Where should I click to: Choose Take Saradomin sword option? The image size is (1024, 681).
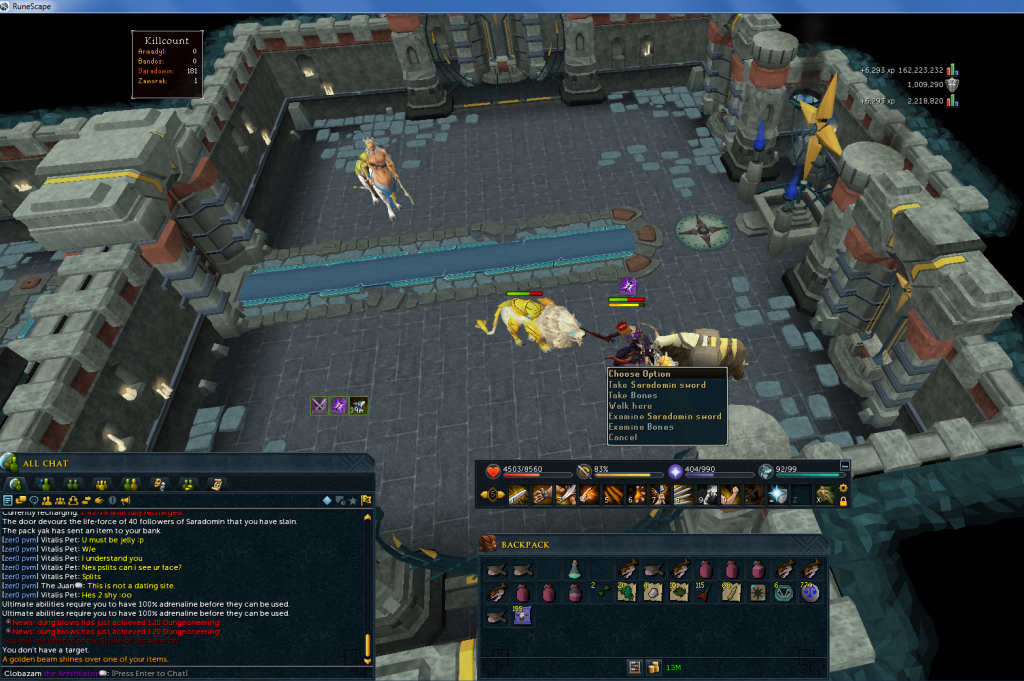pyautogui.click(x=657, y=385)
